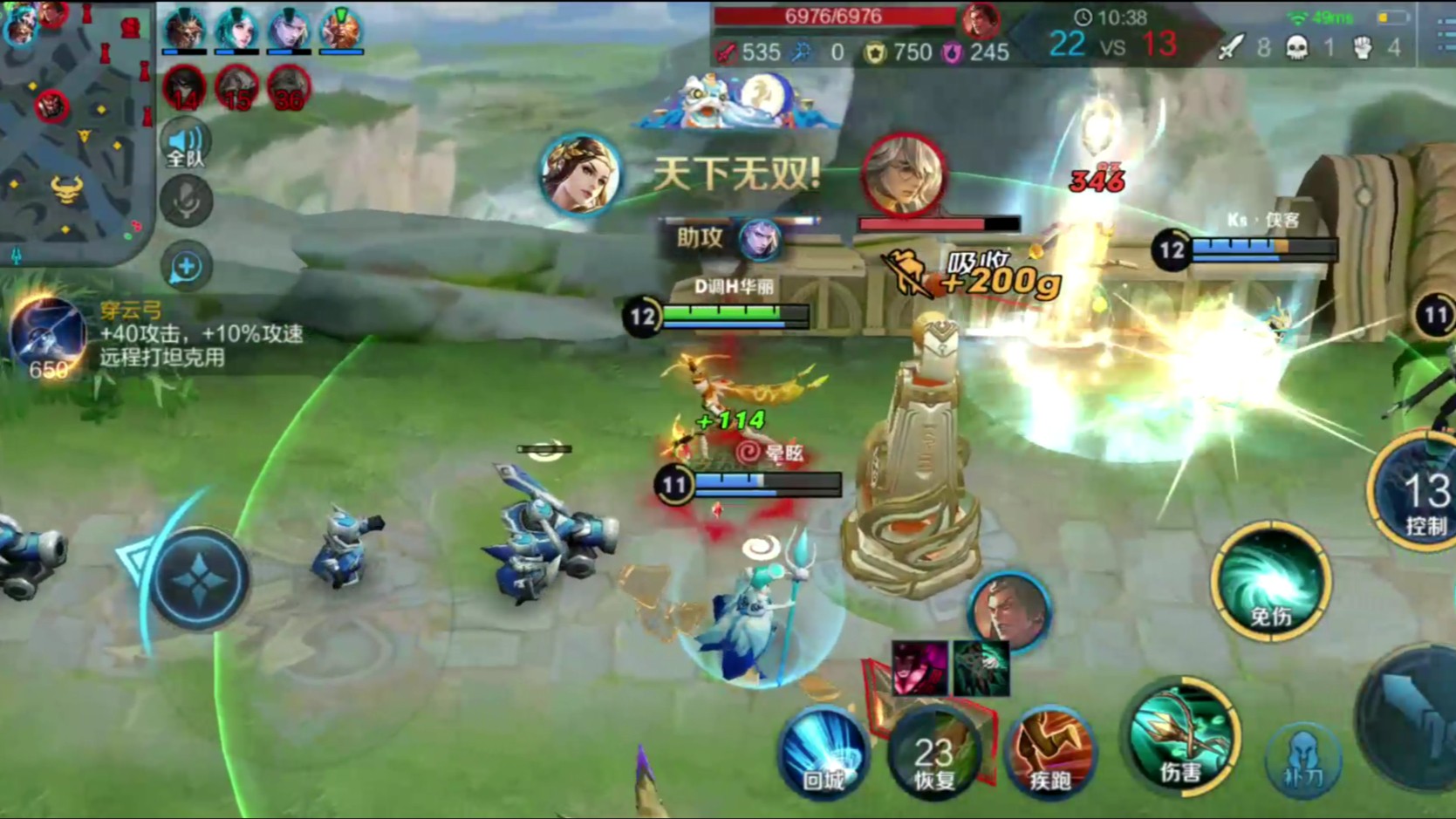Image resolution: width=1456 pixels, height=819 pixels.
Task: Use the 回城 recall skill
Action: (823, 752)
